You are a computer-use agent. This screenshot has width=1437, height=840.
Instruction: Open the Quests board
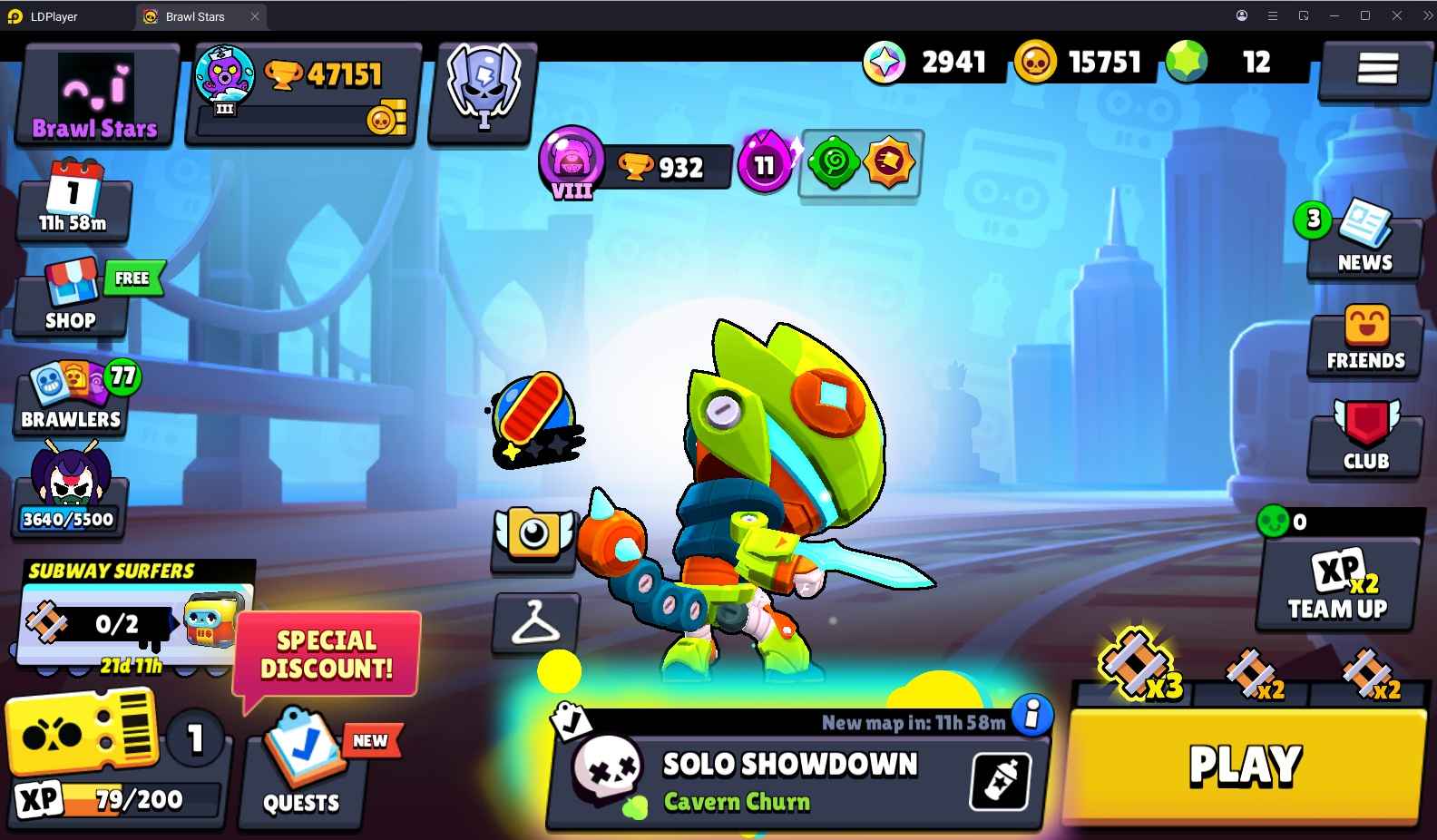click(302, 771)
